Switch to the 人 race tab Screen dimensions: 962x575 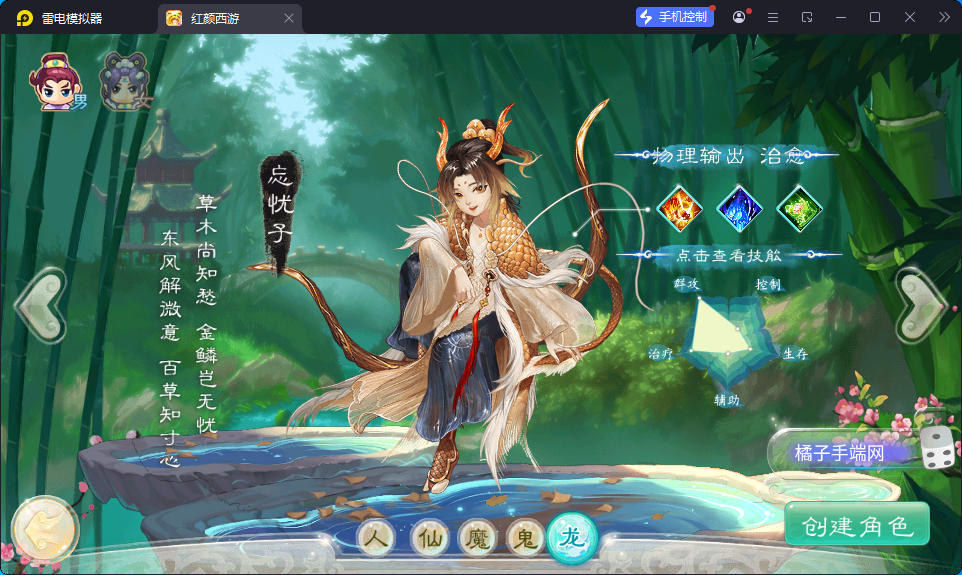point(377,539)
